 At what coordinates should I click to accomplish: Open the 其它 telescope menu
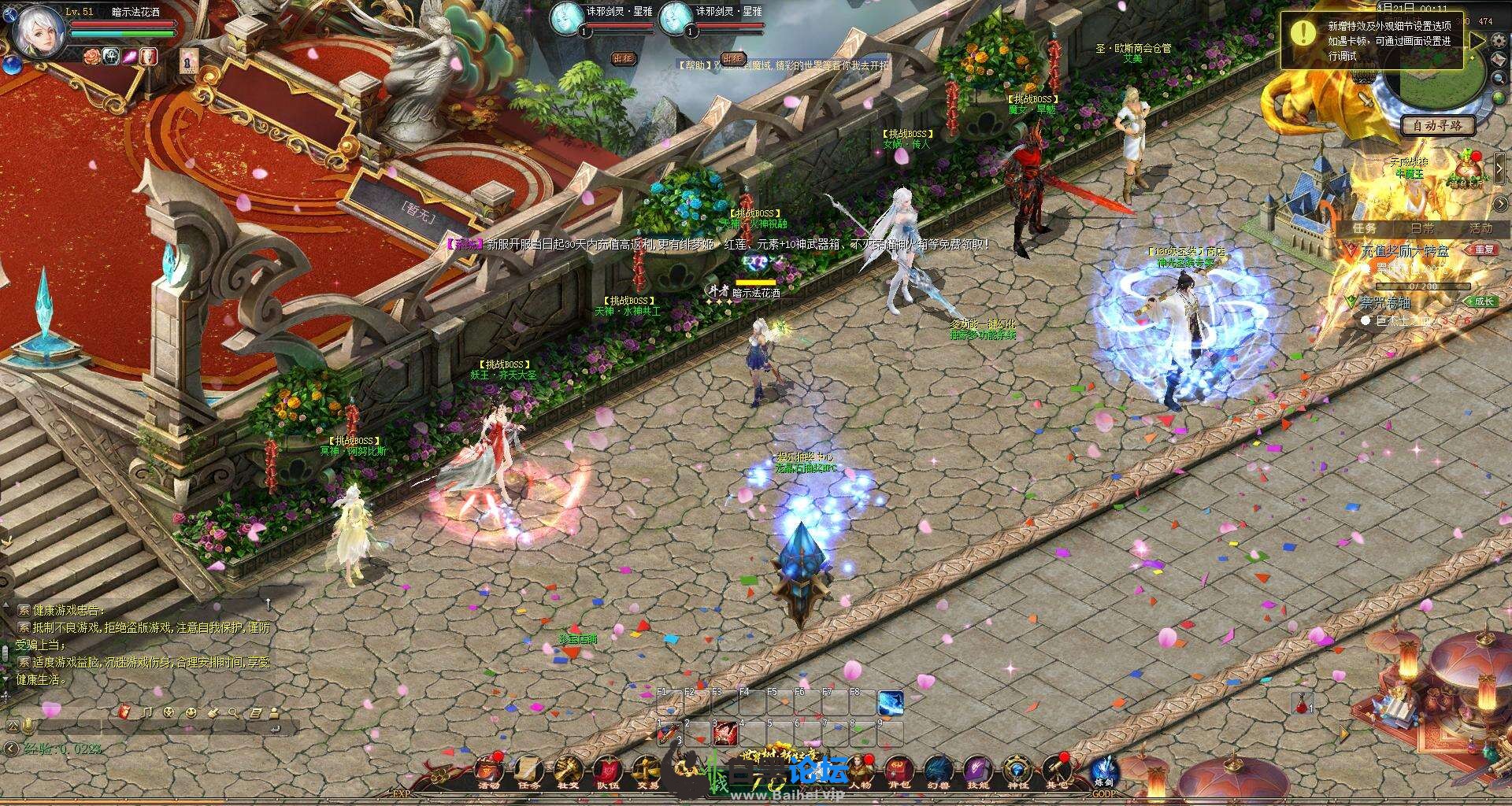(x=1057, y=770)
